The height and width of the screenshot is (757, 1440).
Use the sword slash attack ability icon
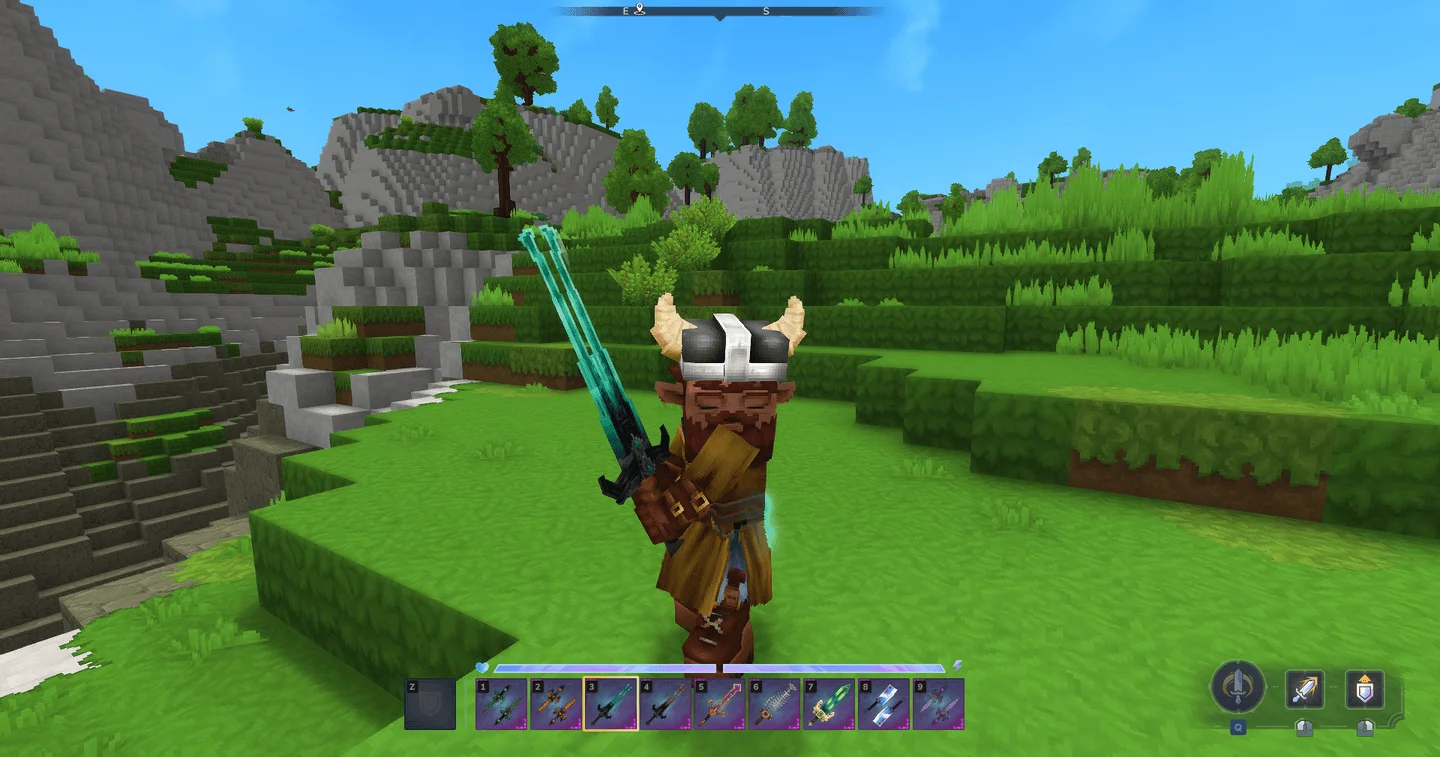click(x=1304, y=689)
